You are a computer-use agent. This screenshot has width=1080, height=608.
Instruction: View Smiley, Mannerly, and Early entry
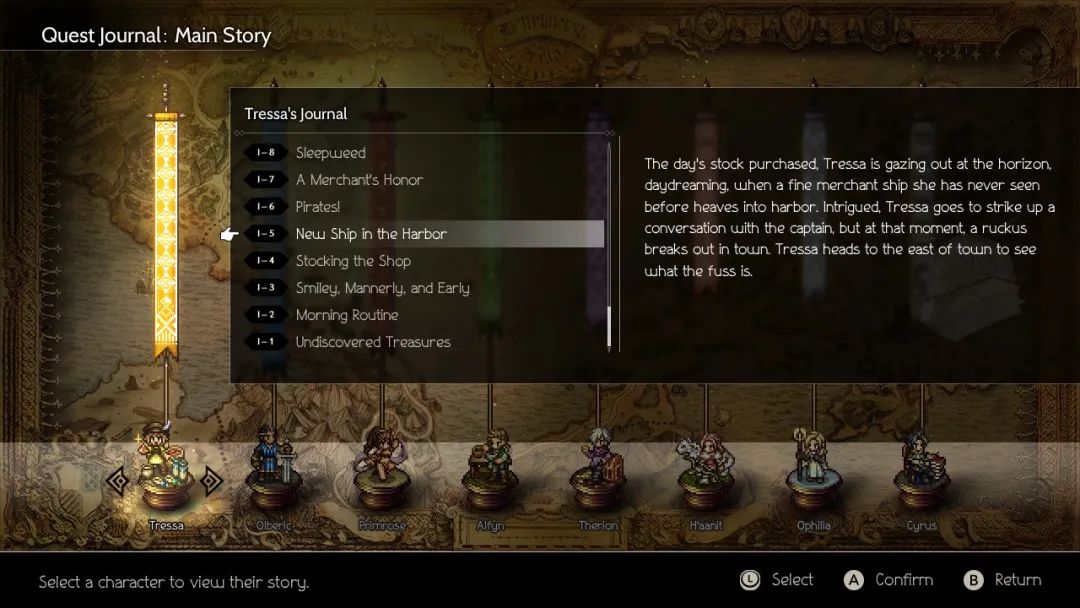click(x=382, y=288)
